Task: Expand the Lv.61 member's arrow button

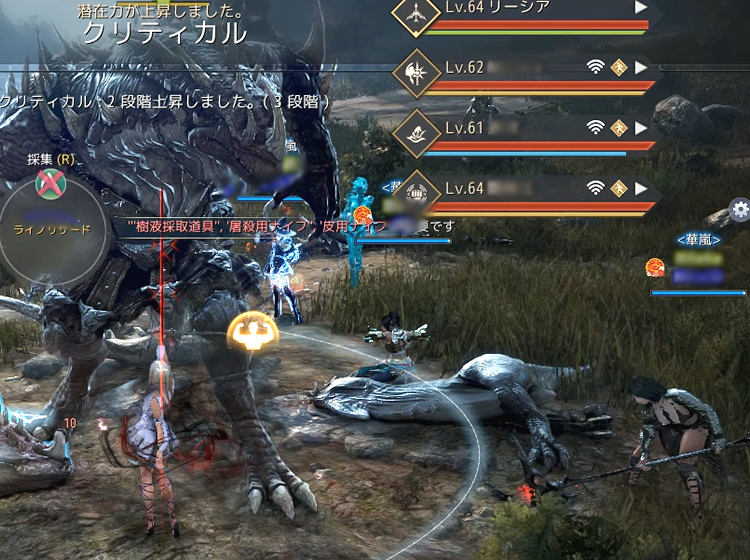Action: point(642,127)
